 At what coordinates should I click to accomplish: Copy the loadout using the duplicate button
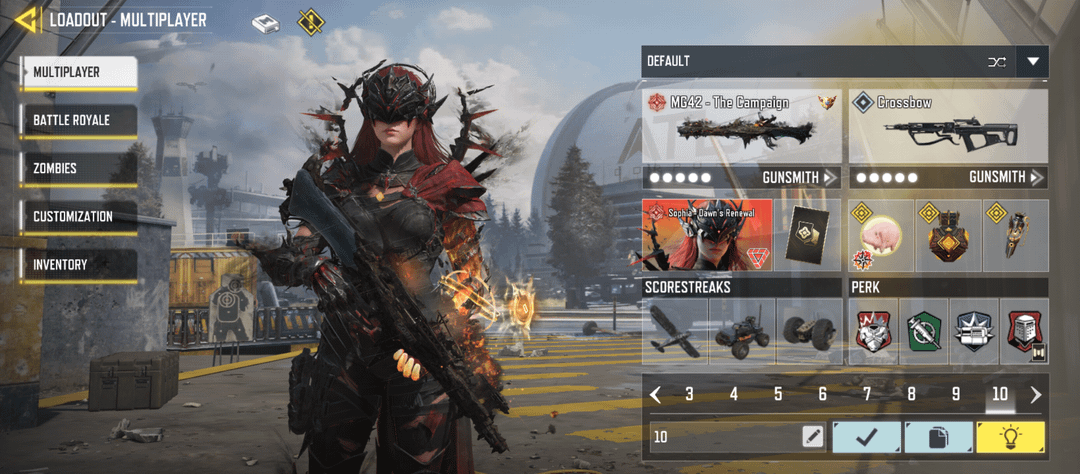coord(938,437)
